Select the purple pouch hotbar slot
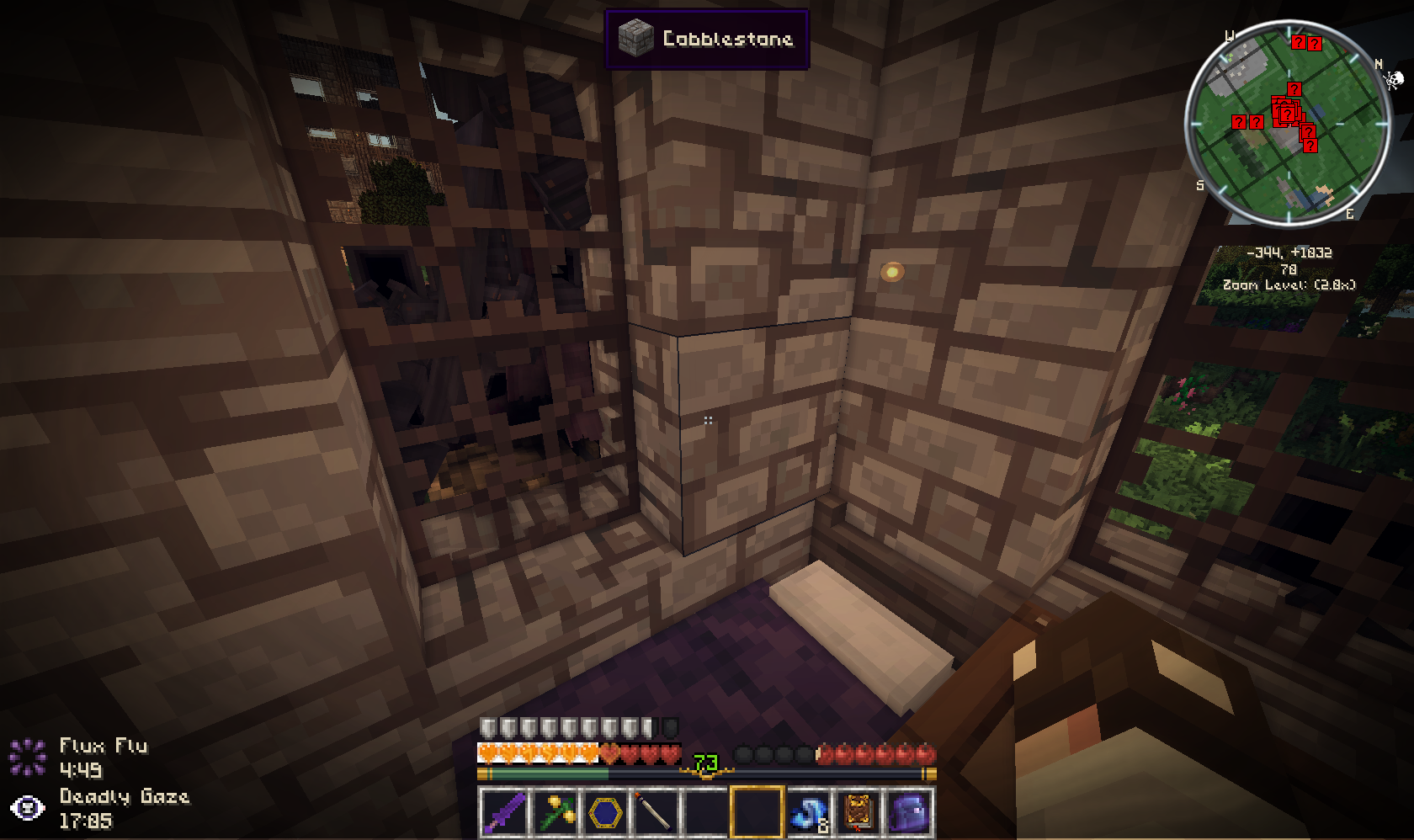 coord(907,813)
